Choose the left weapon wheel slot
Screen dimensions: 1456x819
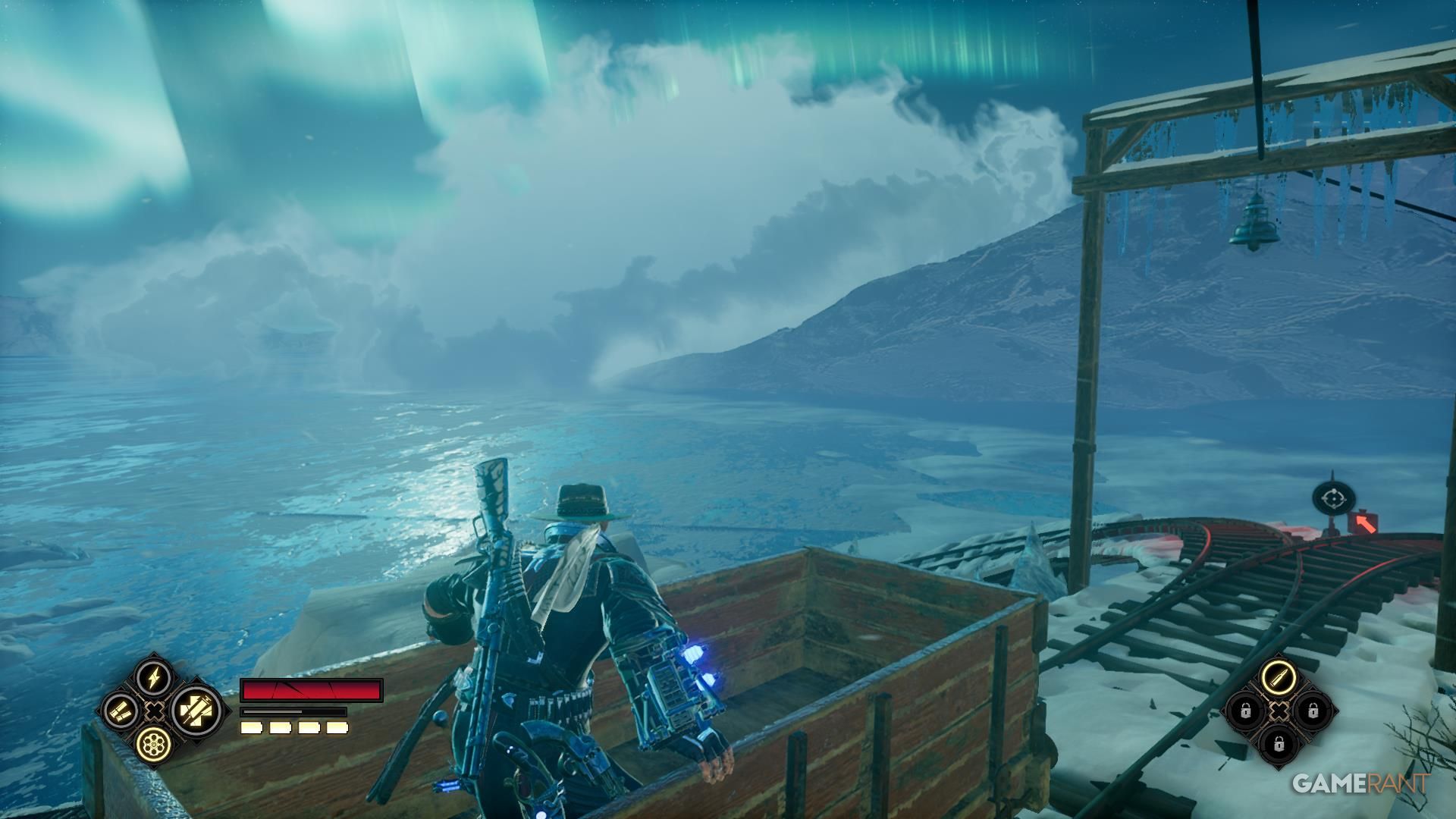coord(120,711)
